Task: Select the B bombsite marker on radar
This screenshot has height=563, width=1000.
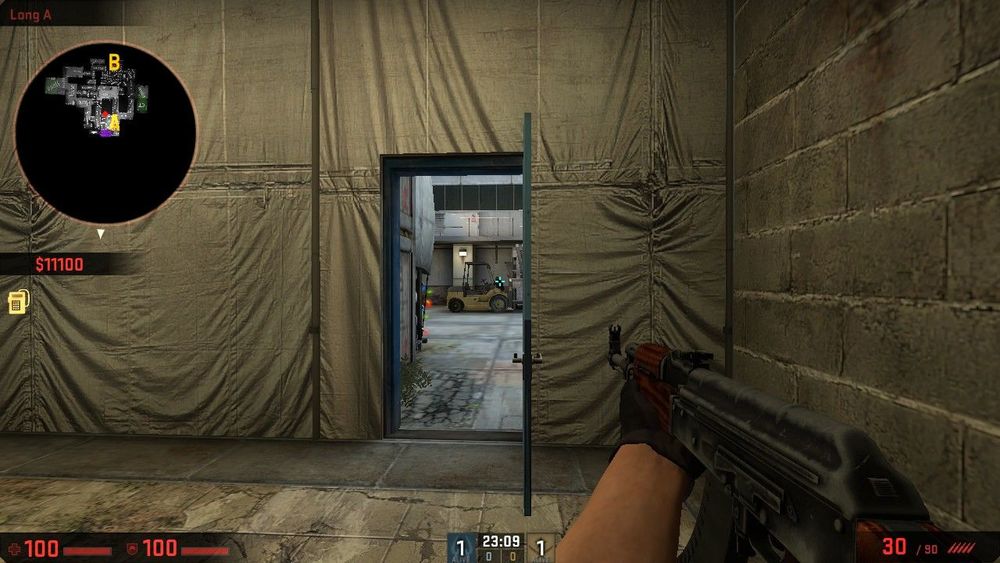Action: 114,63
